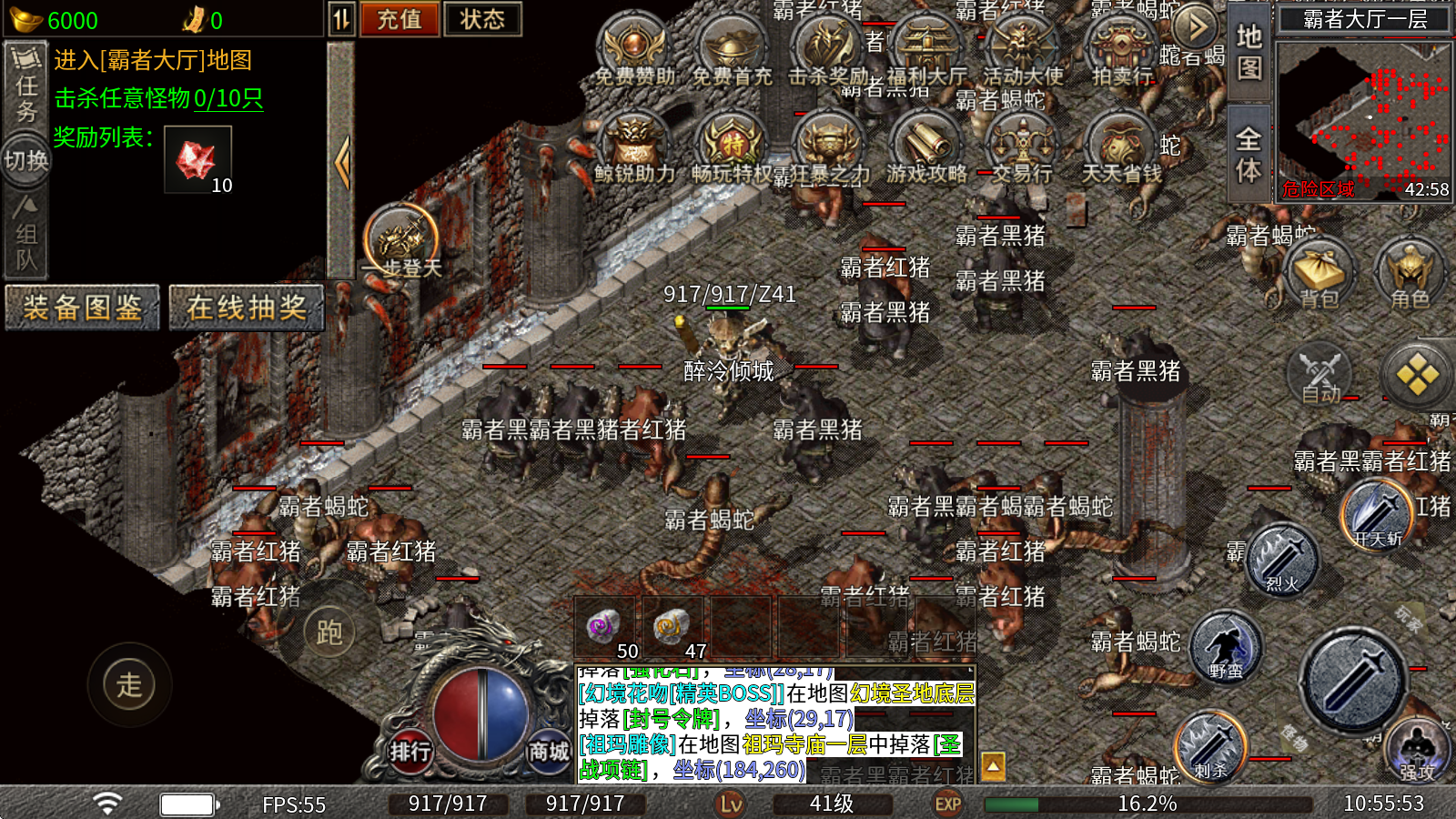Open the 背包 backpack
1456x819 pixels.
(x=1319, y=272)
